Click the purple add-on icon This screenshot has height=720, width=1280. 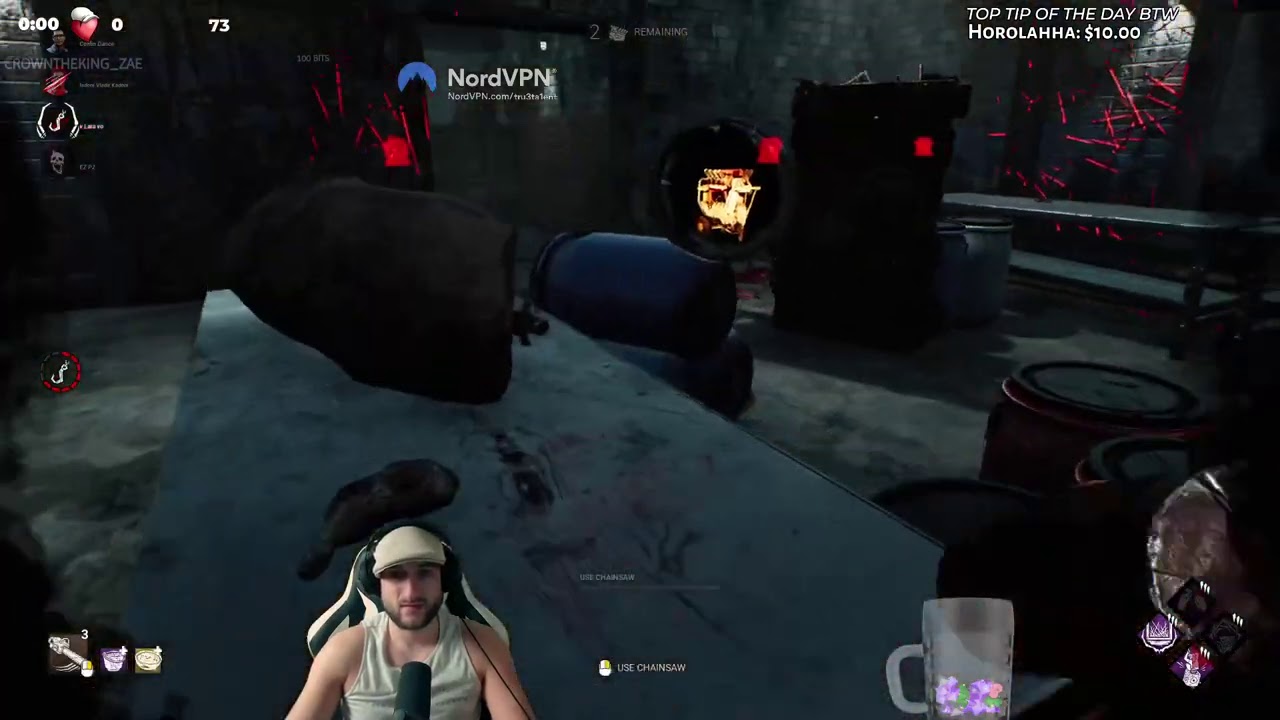(113, 657)
